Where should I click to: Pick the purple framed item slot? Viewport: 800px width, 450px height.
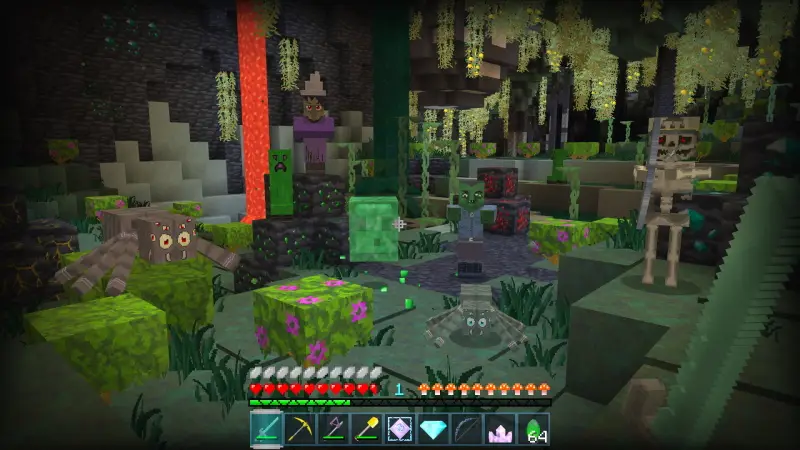(400, 430)
